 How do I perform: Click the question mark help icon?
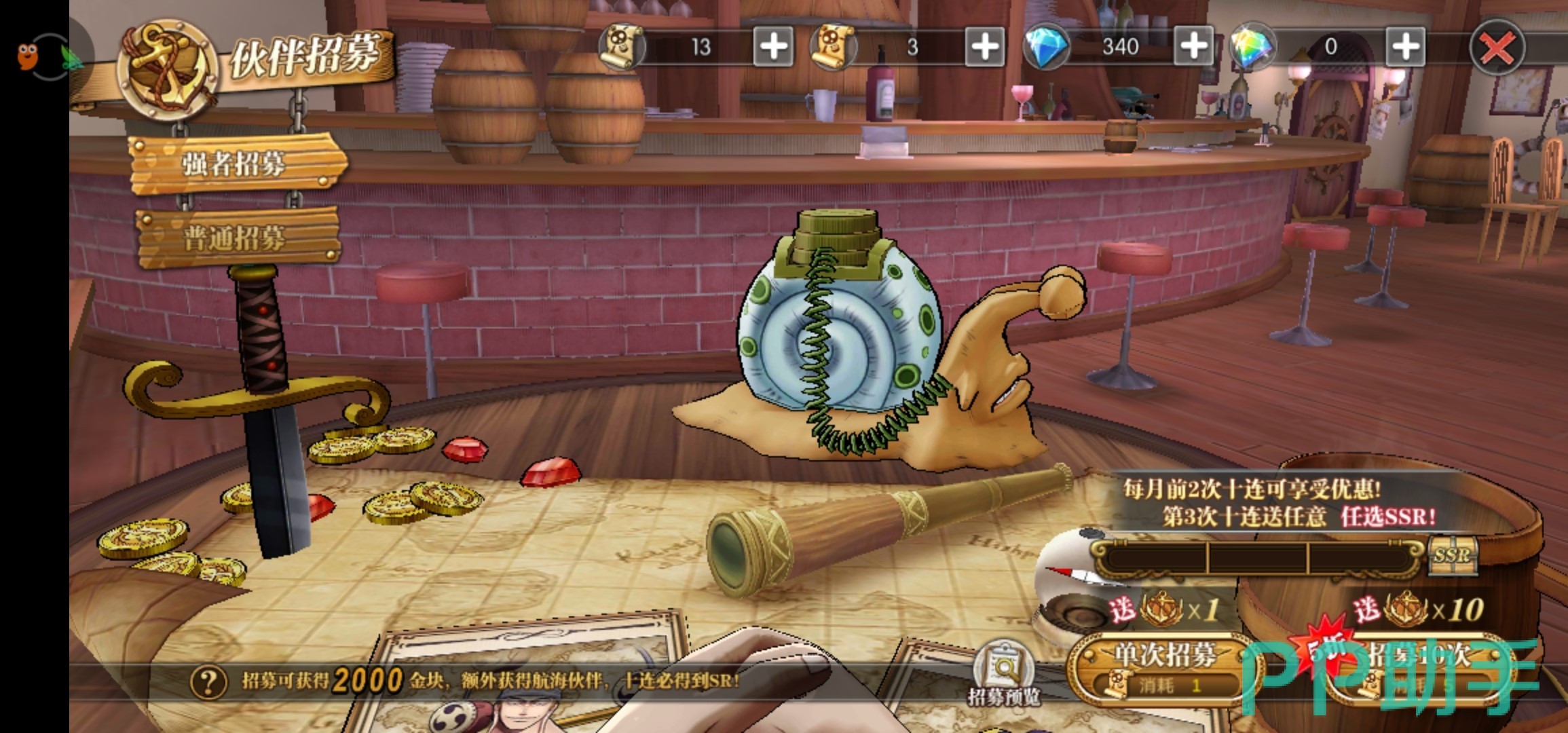(x=208, y=681)
